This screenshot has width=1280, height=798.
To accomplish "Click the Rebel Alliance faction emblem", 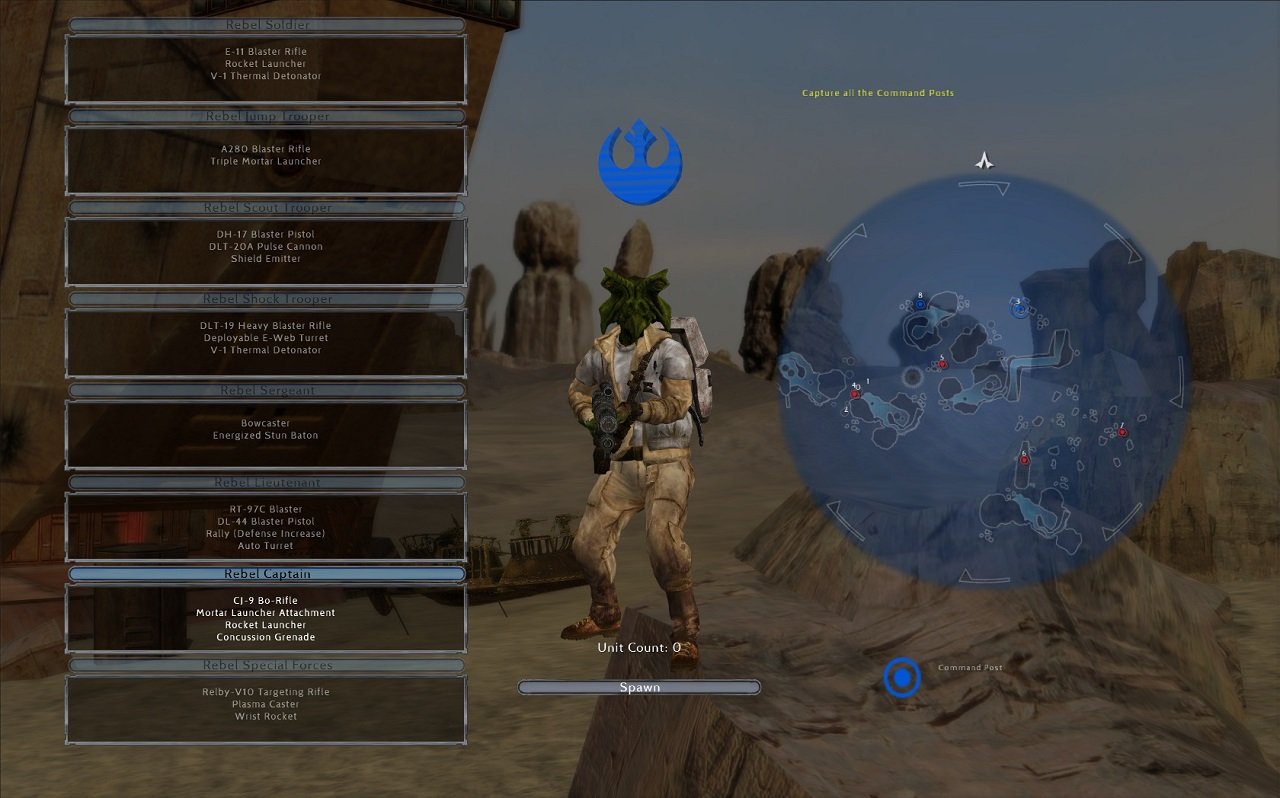I will [x=640, y=162].
